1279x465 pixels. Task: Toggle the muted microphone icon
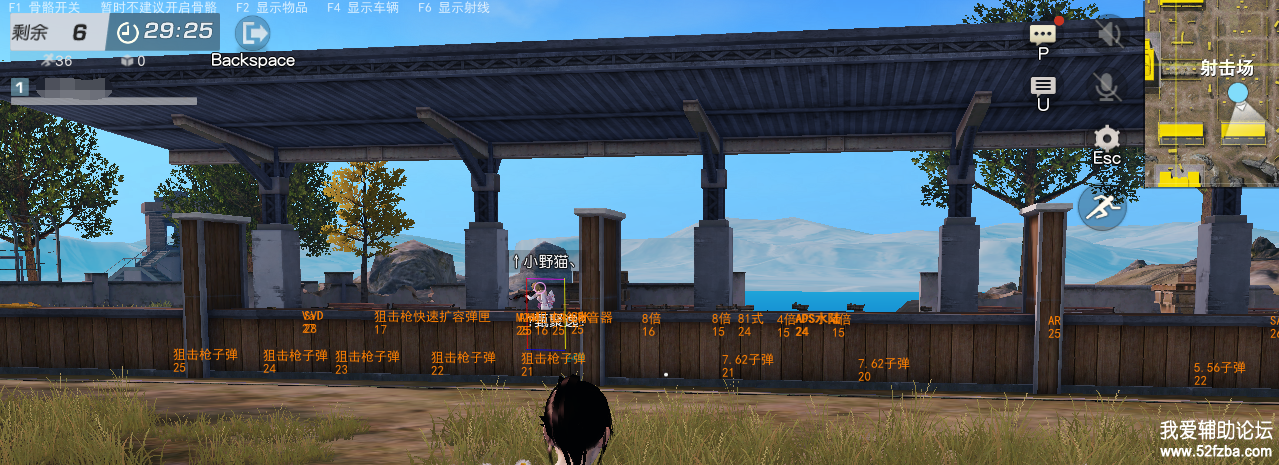click(1107, 87)
